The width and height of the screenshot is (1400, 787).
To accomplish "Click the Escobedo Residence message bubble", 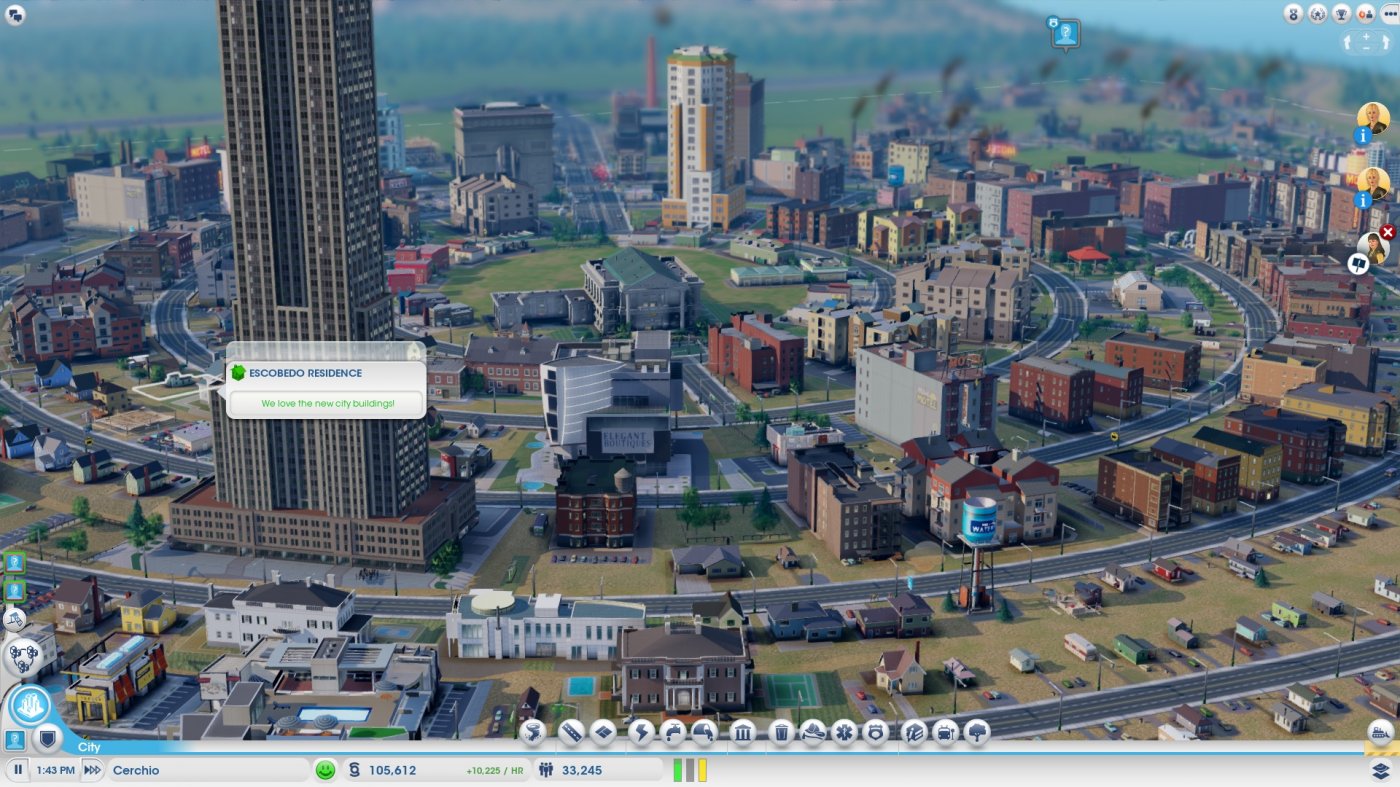I will coord(326,387).
